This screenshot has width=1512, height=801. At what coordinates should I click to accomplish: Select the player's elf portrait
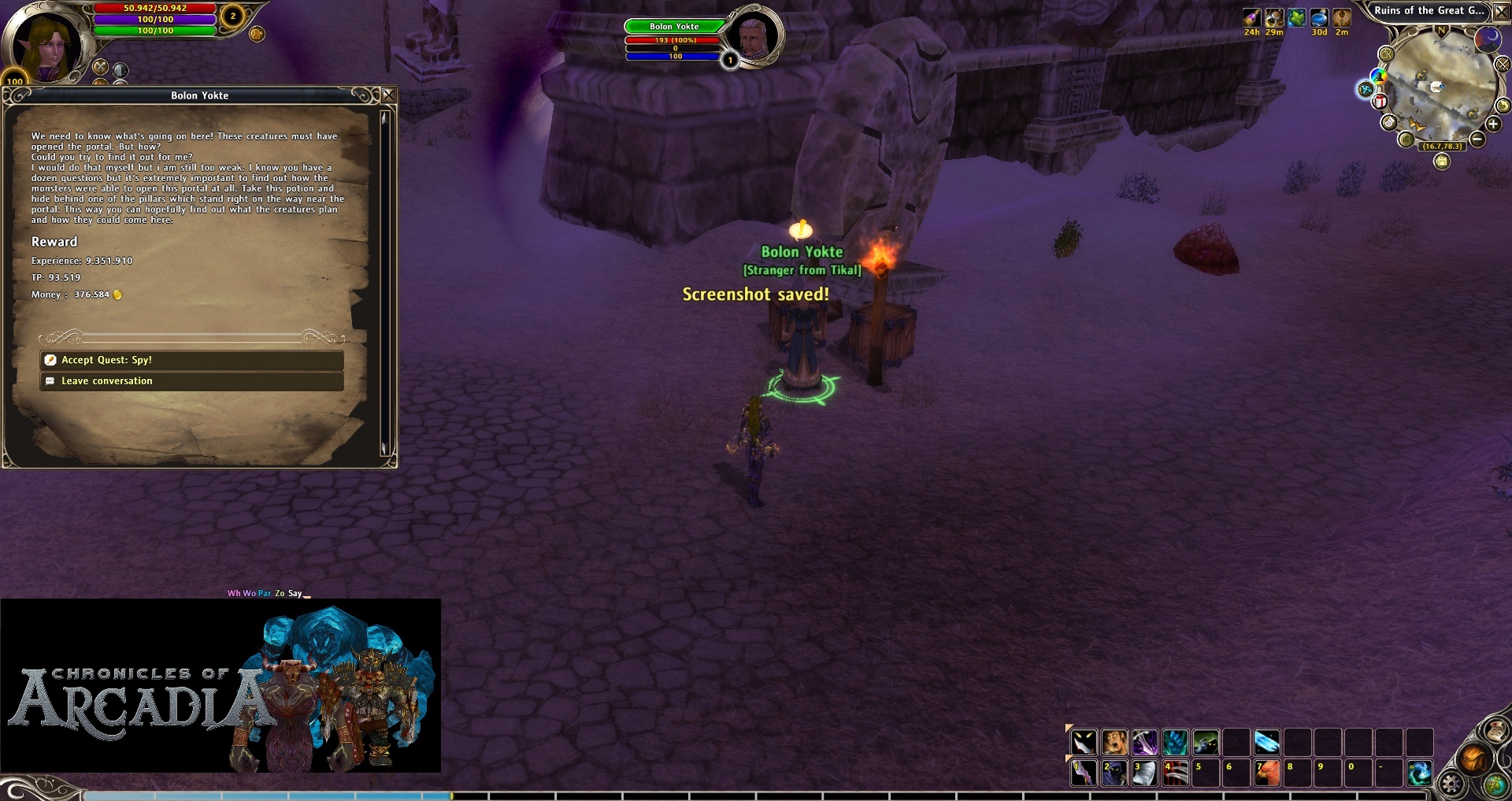(49, 46)
